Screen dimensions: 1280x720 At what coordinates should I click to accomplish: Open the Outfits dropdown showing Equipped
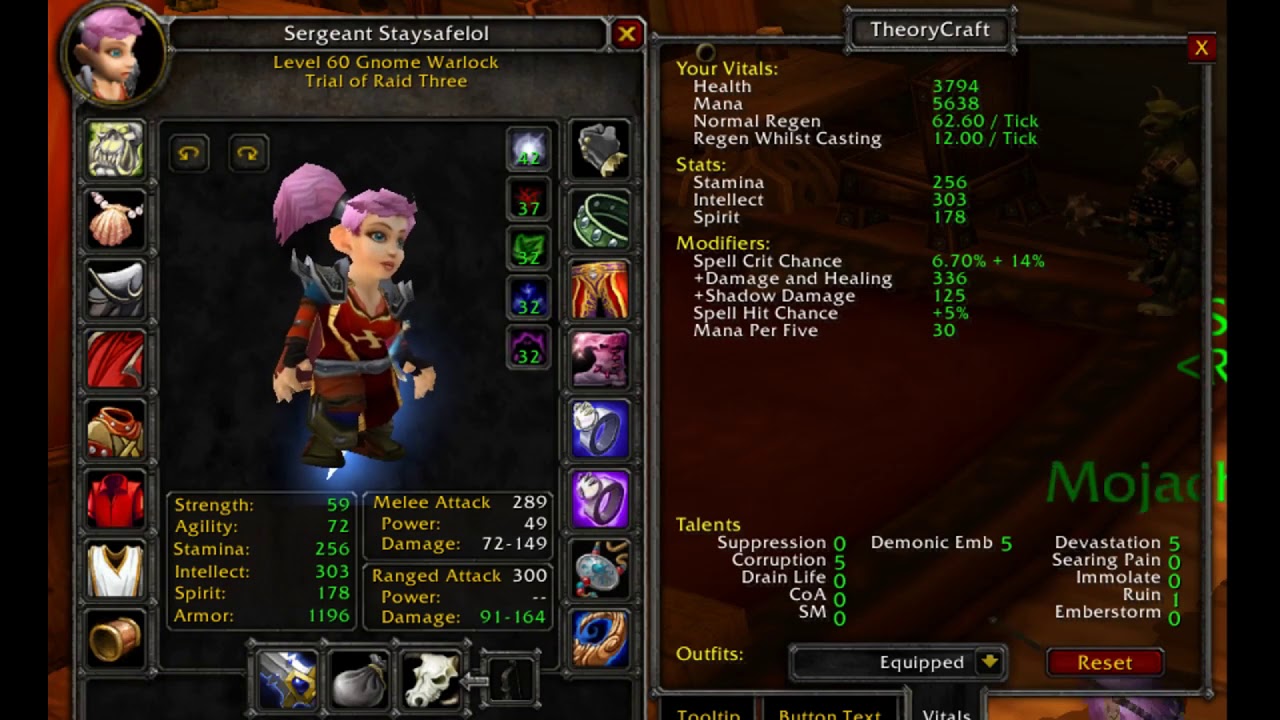pos(989,662)
